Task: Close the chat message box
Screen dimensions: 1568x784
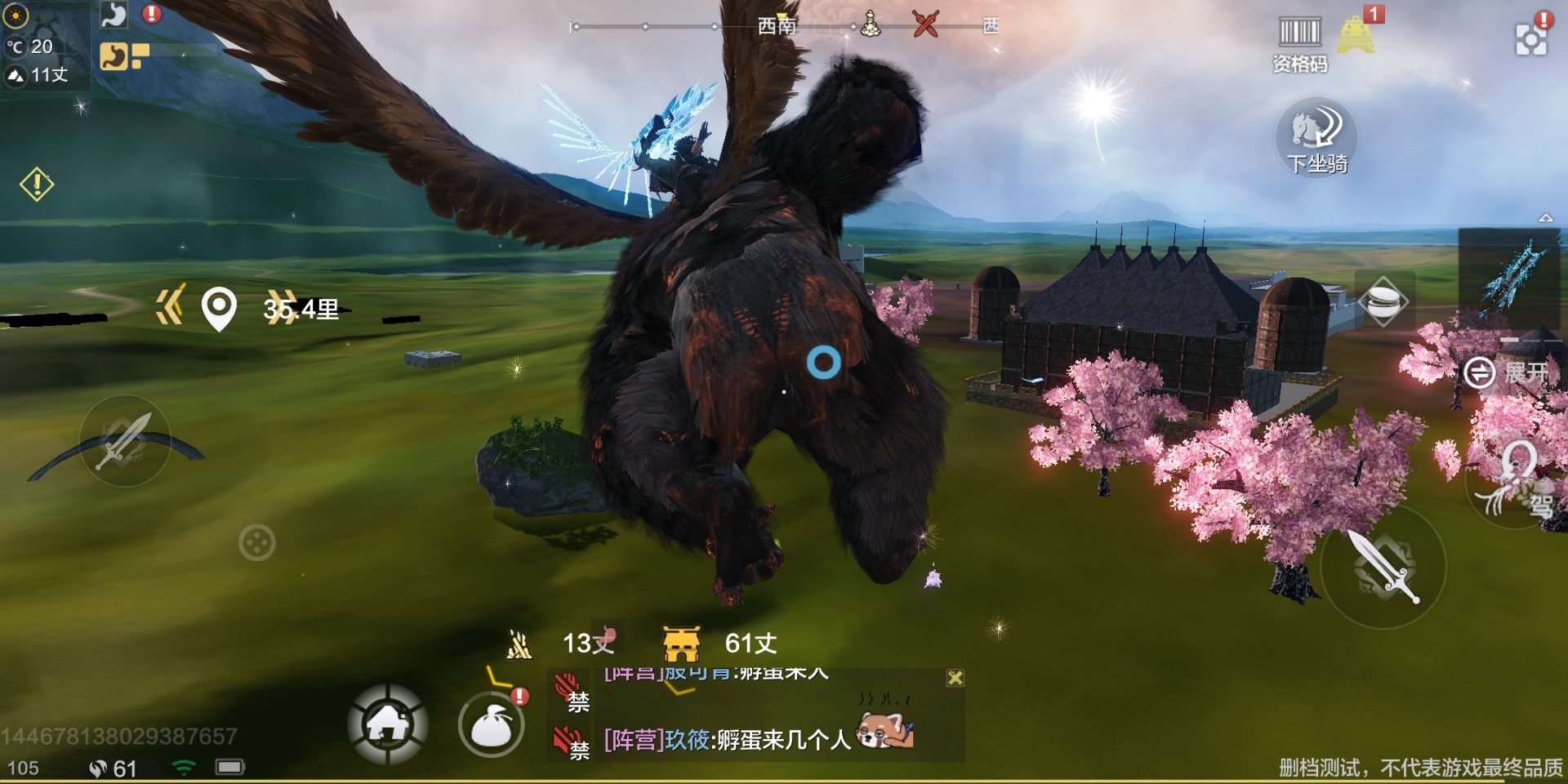Action: coord(955,678)
